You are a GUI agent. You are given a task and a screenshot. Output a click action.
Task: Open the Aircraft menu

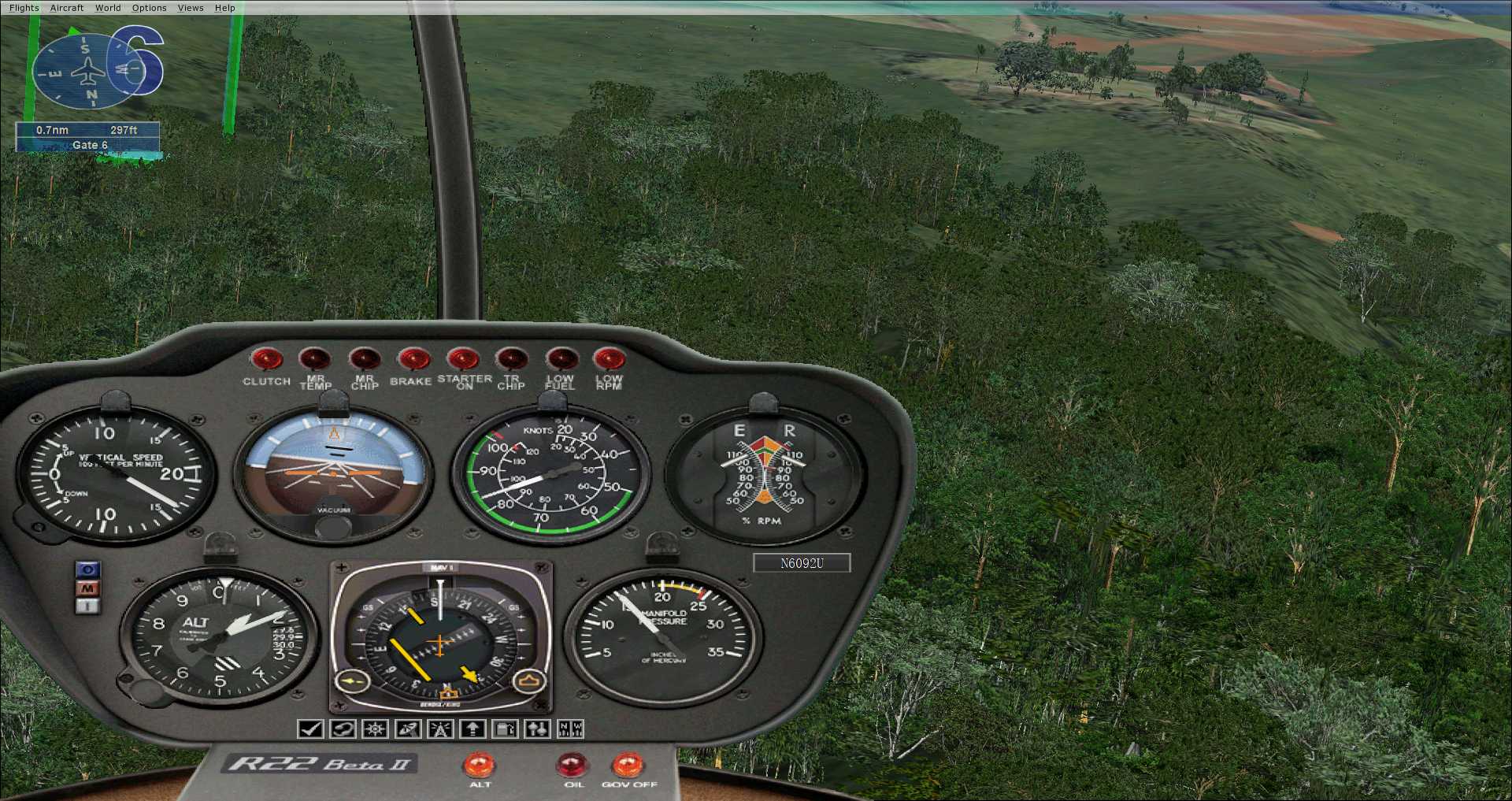(x=66, y=8)
